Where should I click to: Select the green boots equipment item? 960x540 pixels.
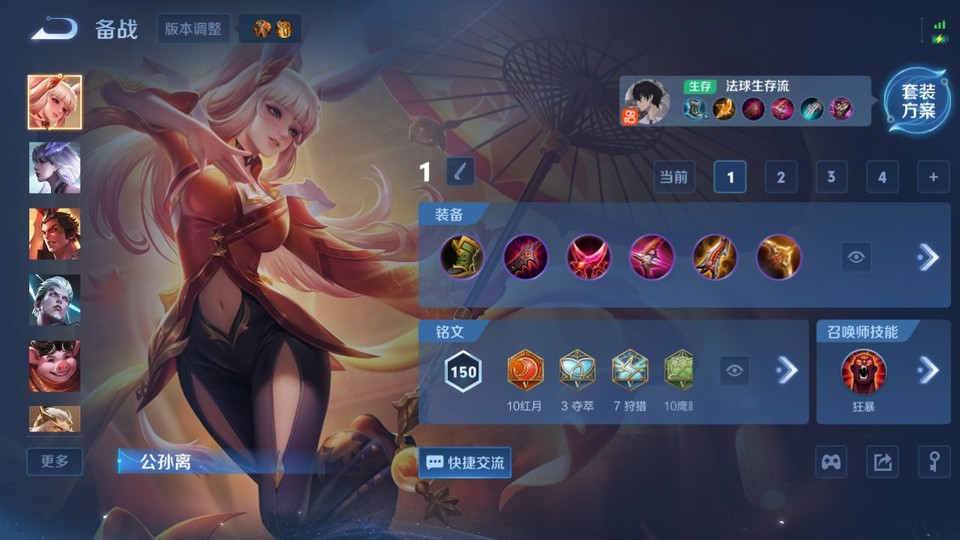[x=462, y=257]
